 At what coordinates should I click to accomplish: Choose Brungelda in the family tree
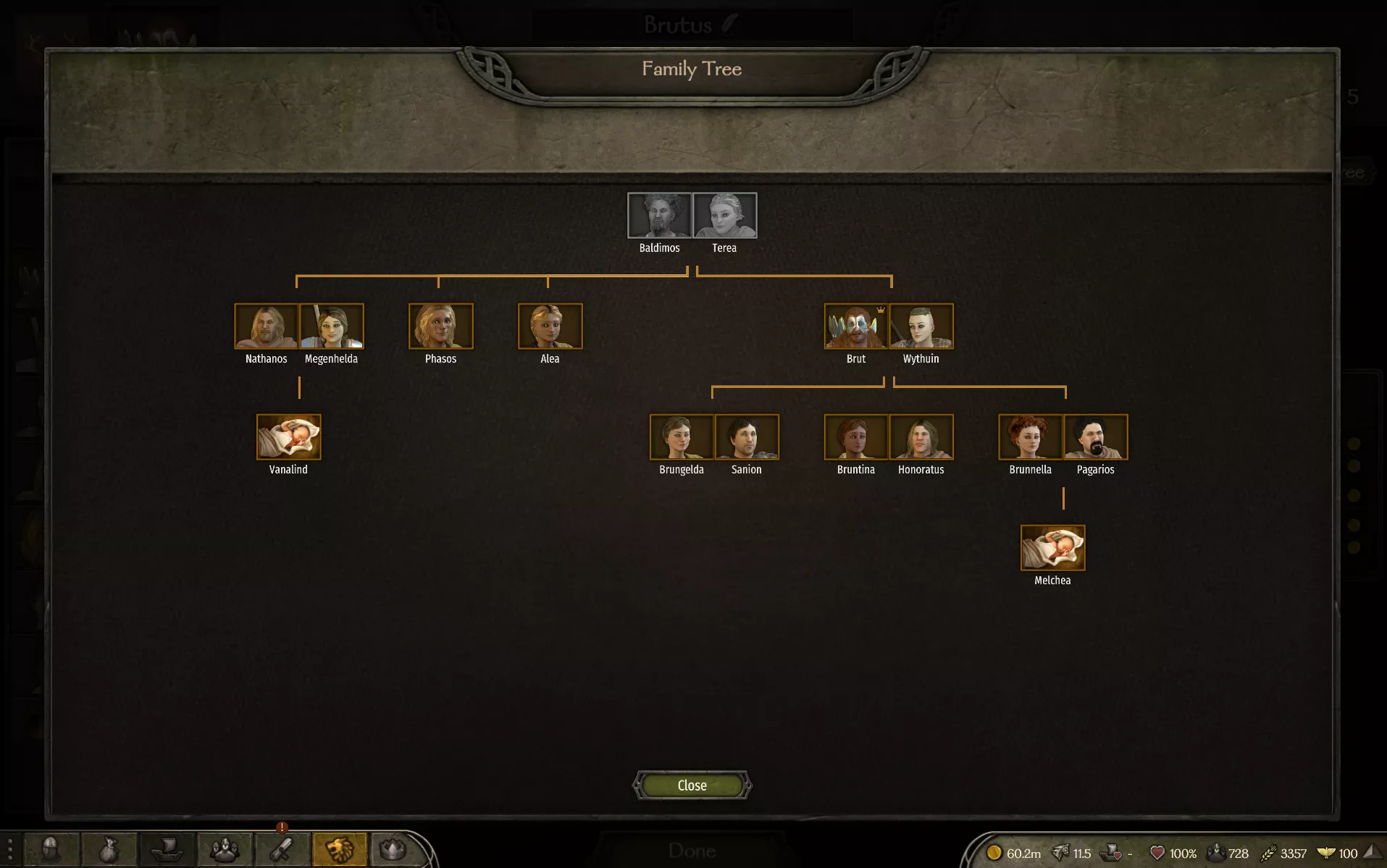point(681,437)
